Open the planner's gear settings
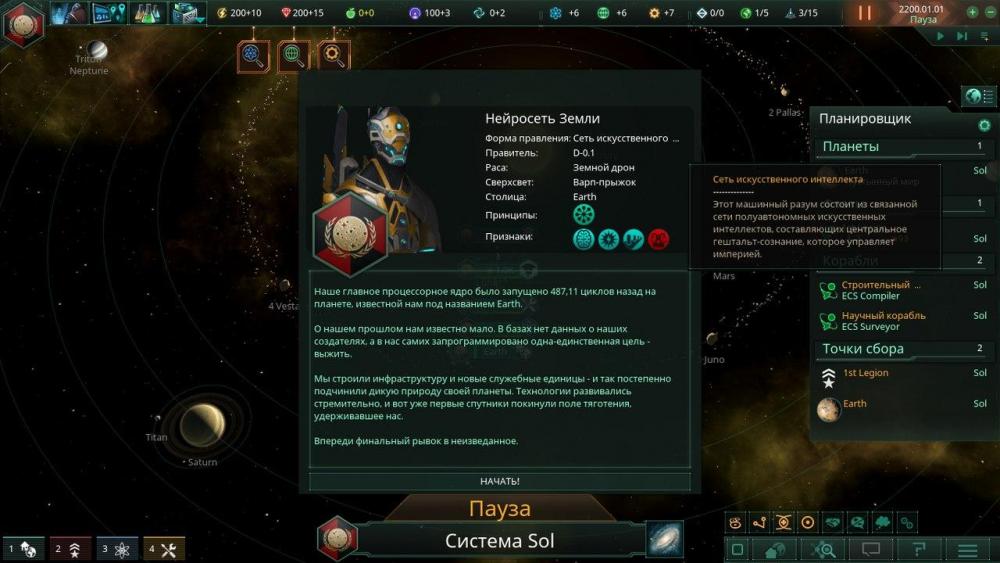 pyautogui.click(x=984, y=125)
